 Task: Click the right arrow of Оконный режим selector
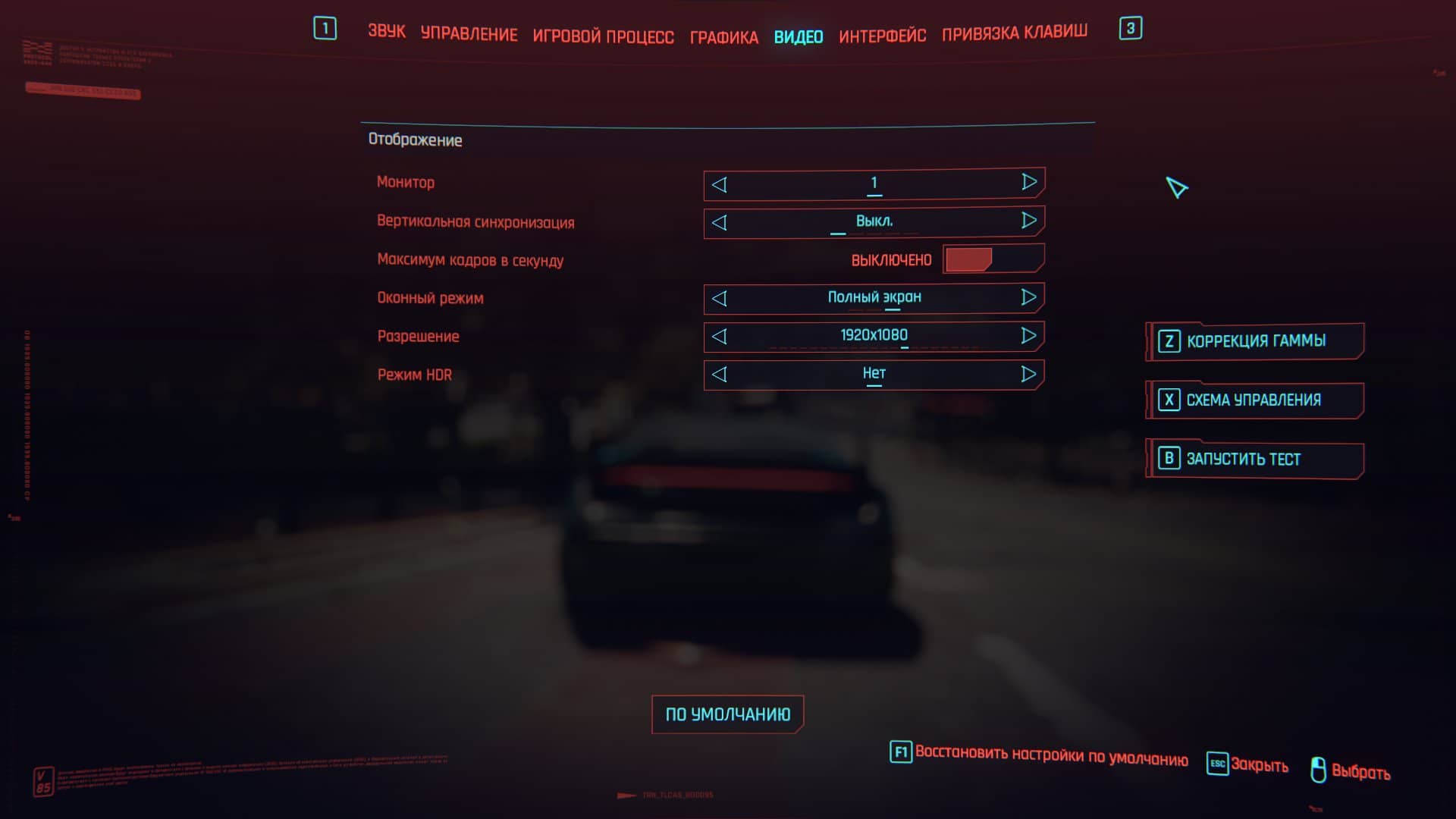[x=1029, y=297]
